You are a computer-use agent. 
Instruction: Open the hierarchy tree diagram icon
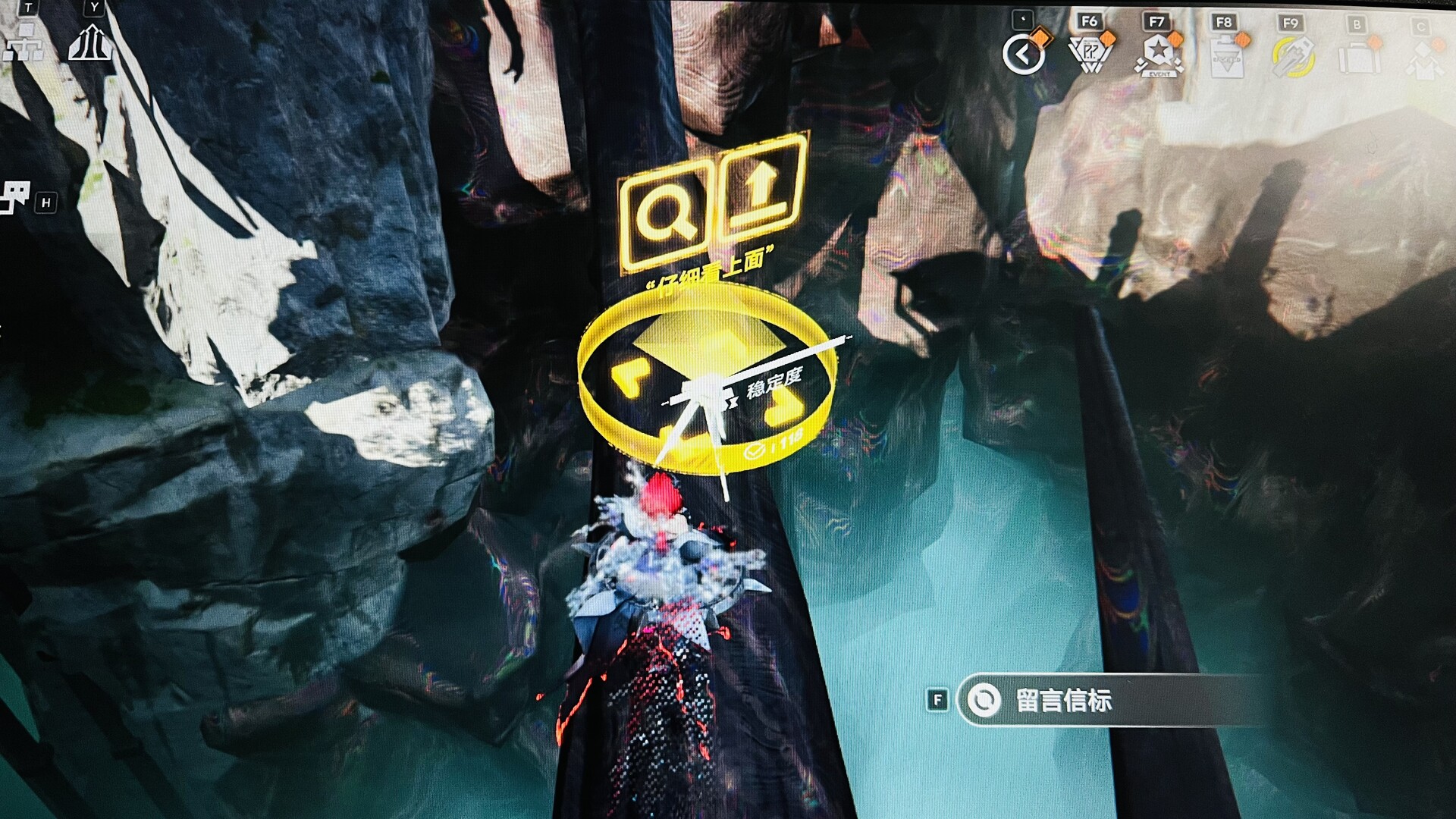(x=23, y=43)
